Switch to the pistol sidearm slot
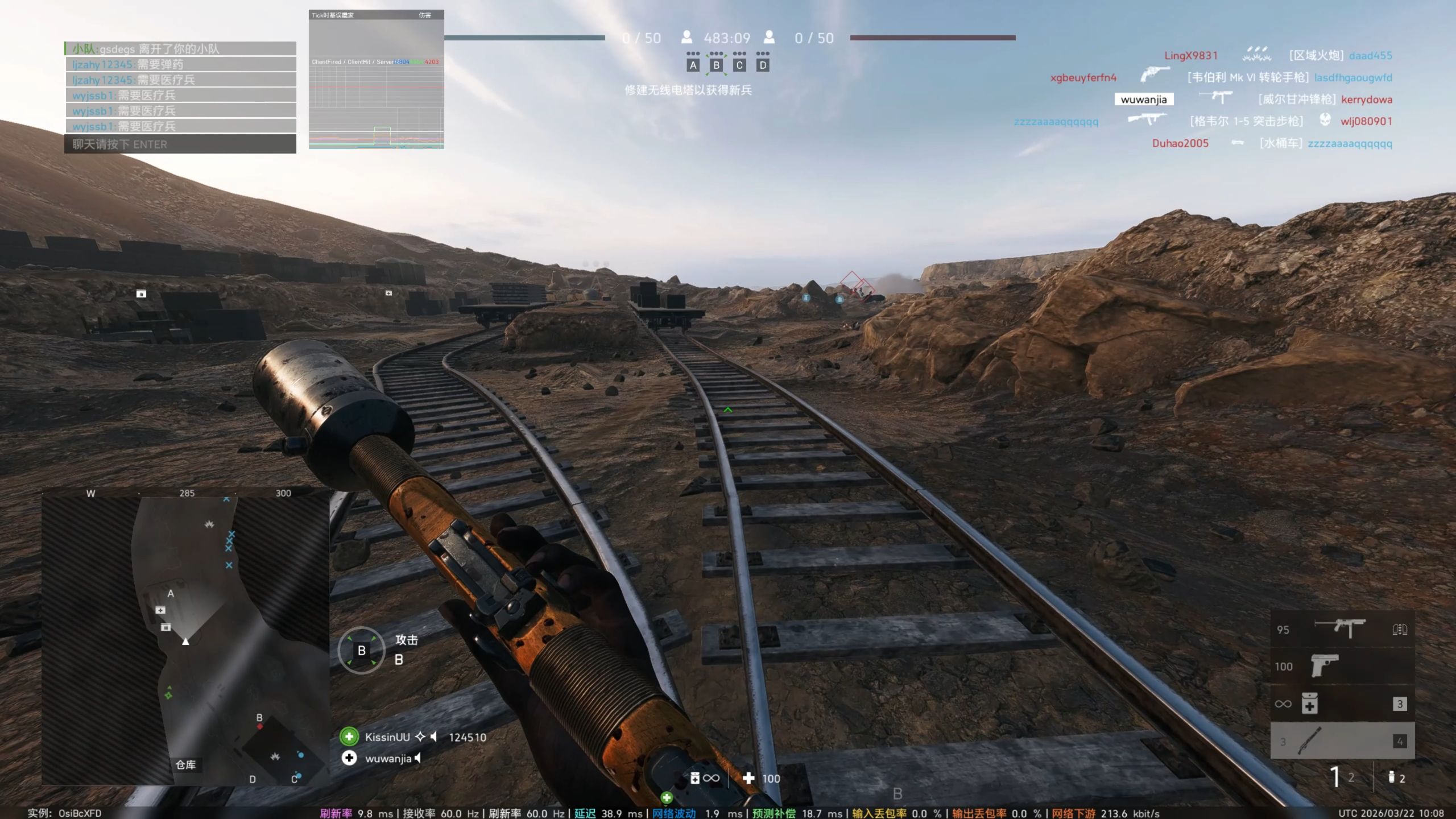 click(x=1342, y=666)
